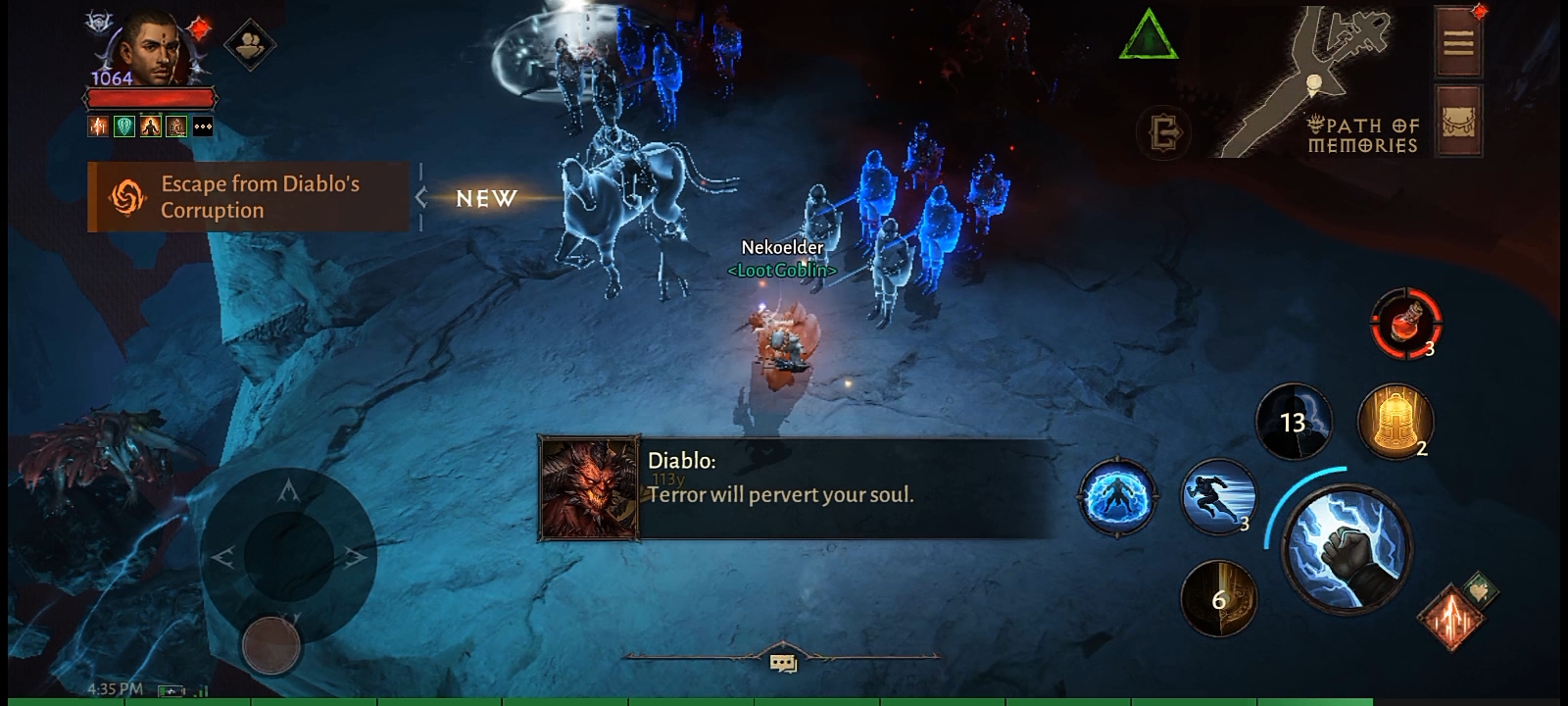Viewport: 1568px width, 706px height.
Task: Use the health potion
Action: tap(1405, 323)
